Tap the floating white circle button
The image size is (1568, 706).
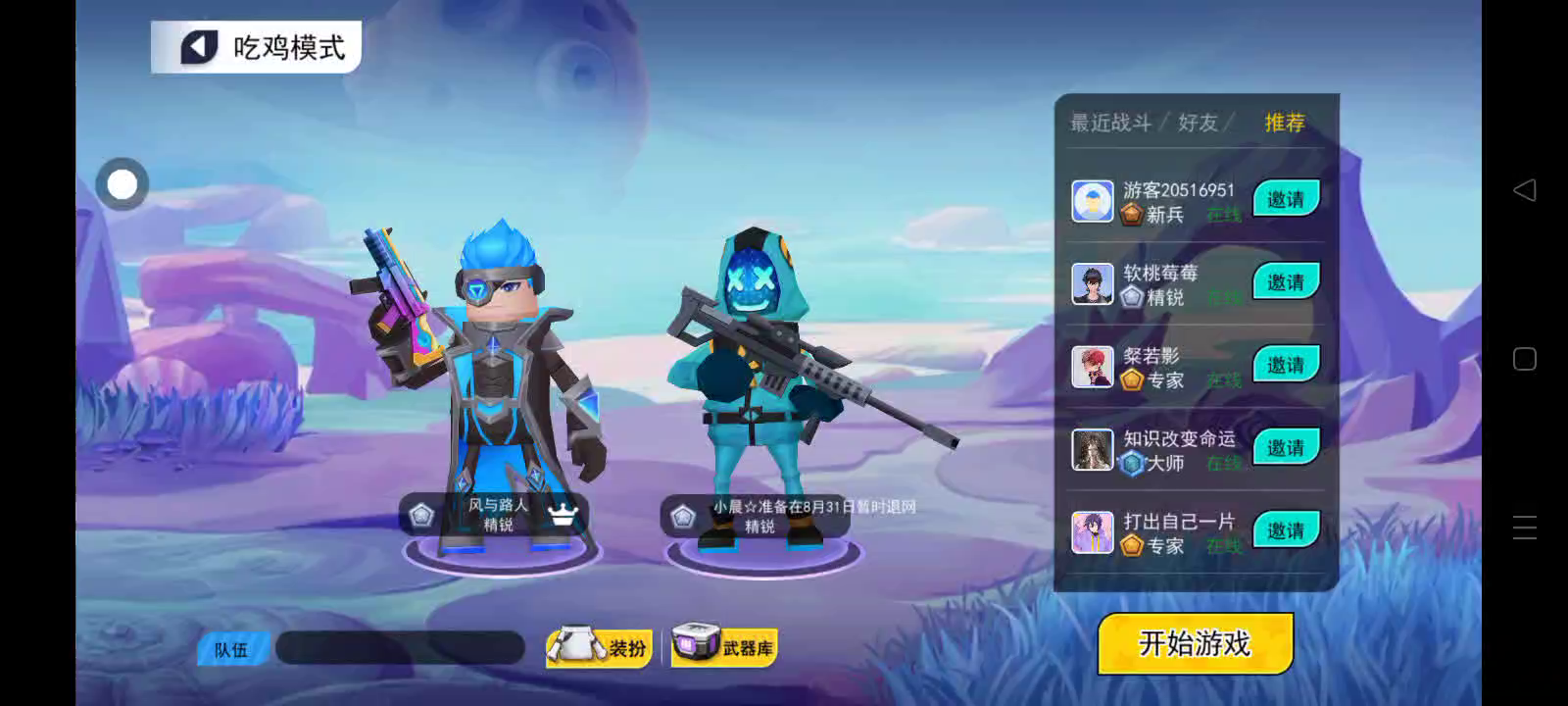pyautogui.click(x=122, y=184)
